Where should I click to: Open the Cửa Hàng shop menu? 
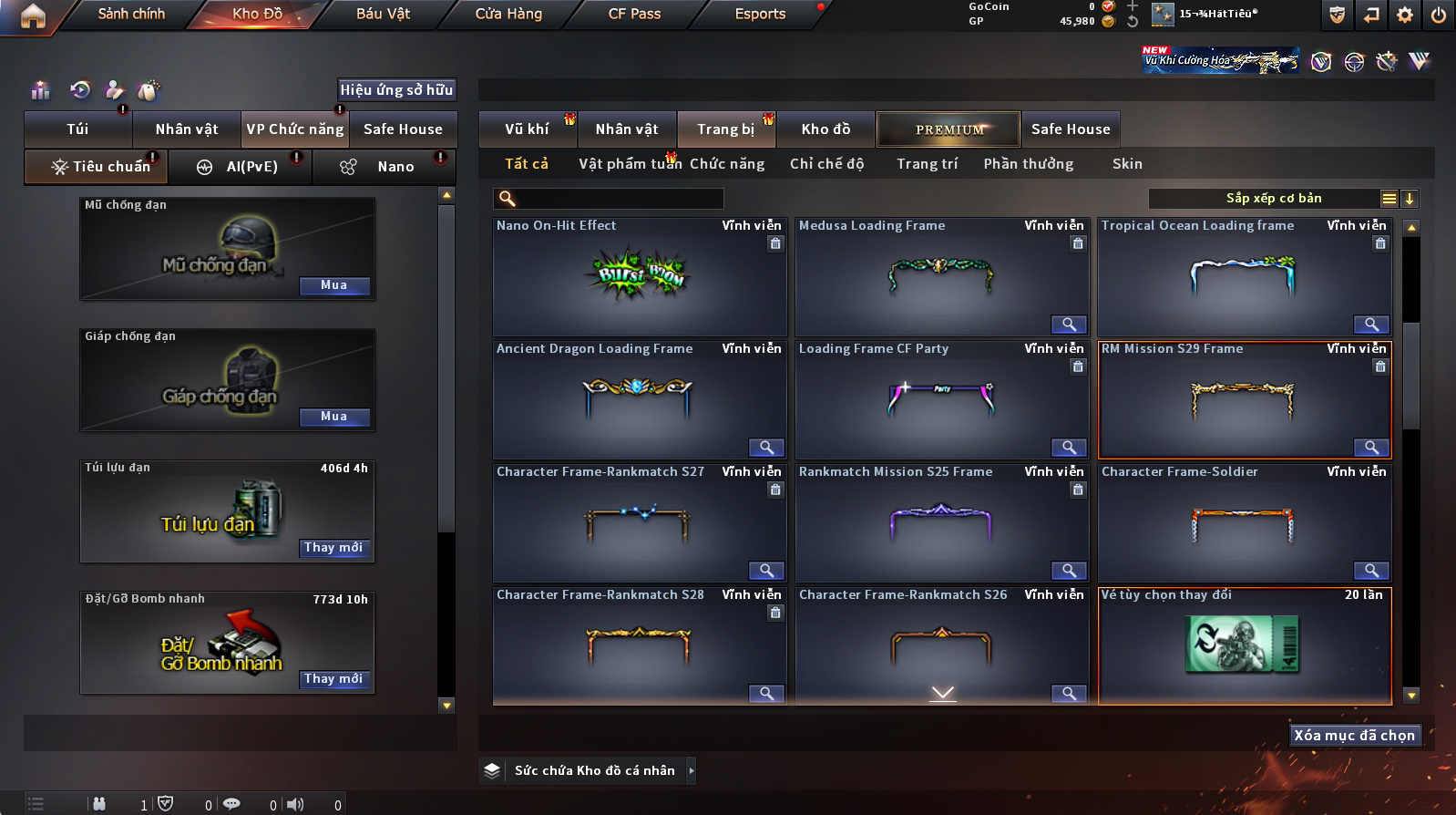[x=508, y=14]
